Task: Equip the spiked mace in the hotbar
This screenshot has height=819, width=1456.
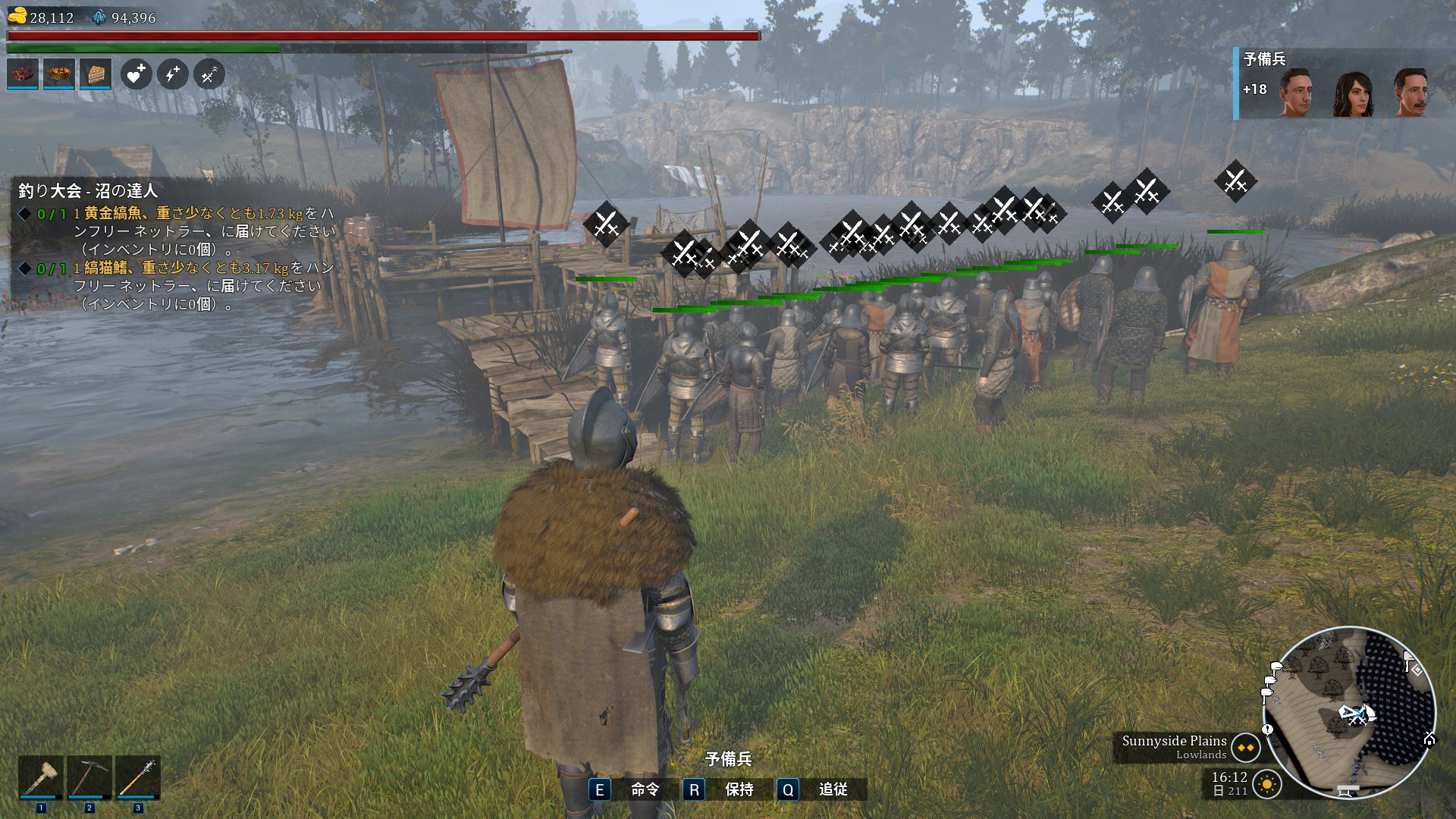Action: point(138,777)
